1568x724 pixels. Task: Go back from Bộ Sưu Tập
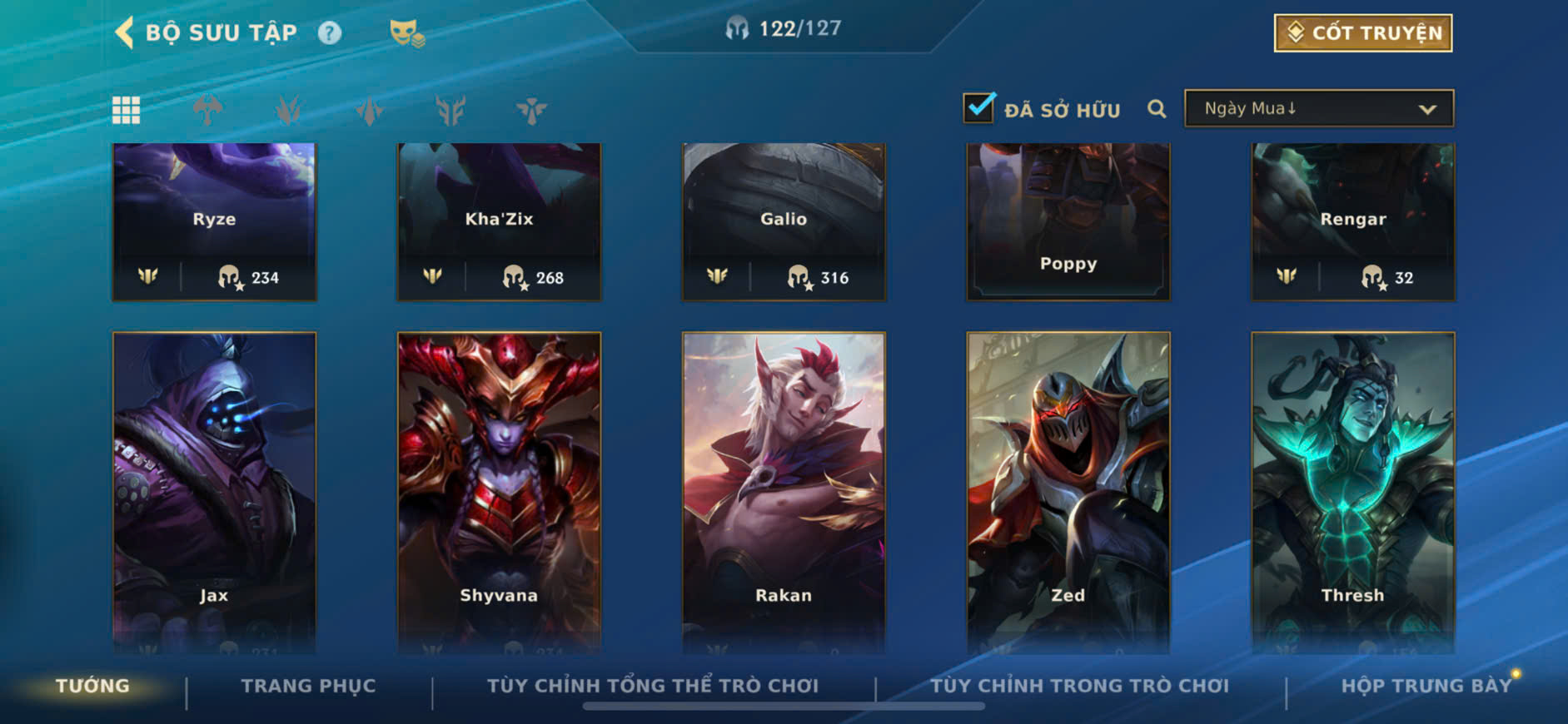(x=125, y=33)
